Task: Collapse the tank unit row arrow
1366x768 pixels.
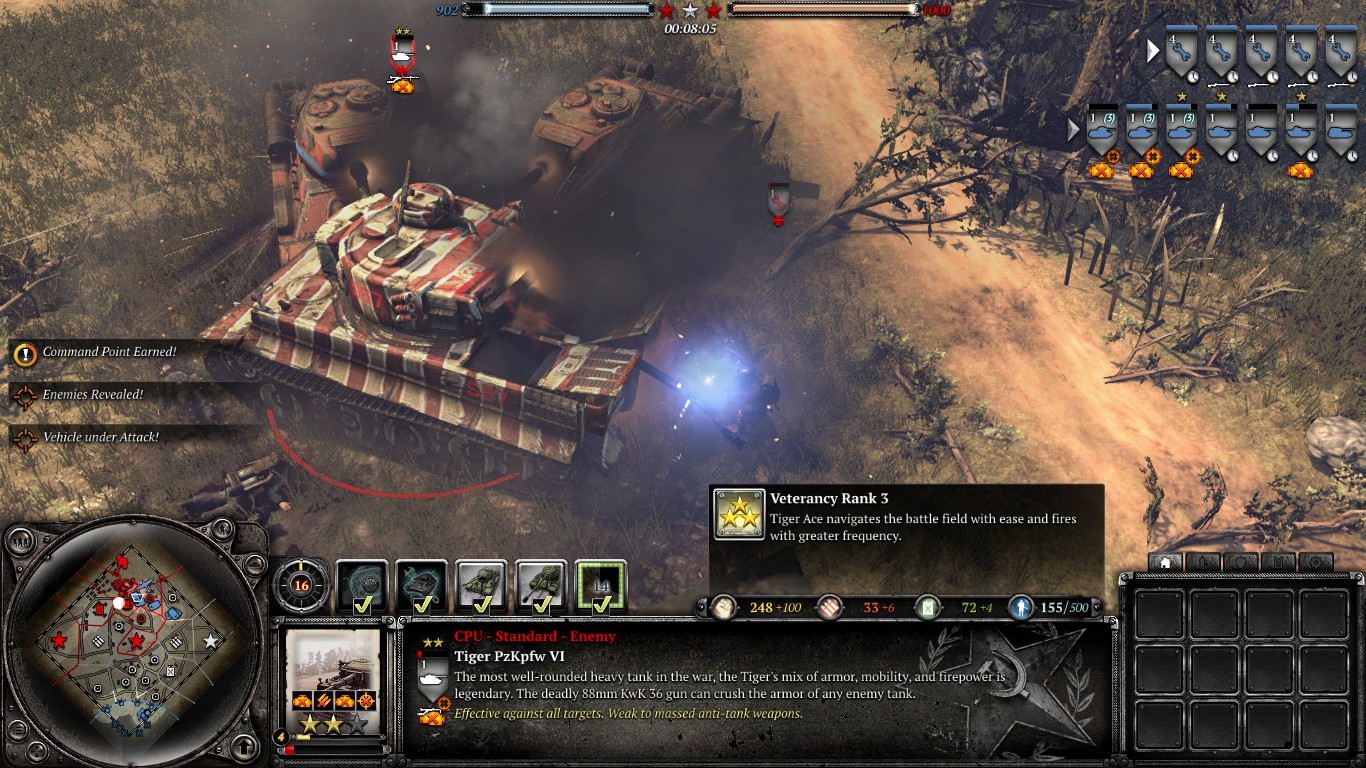Action: coord(1074,130)
